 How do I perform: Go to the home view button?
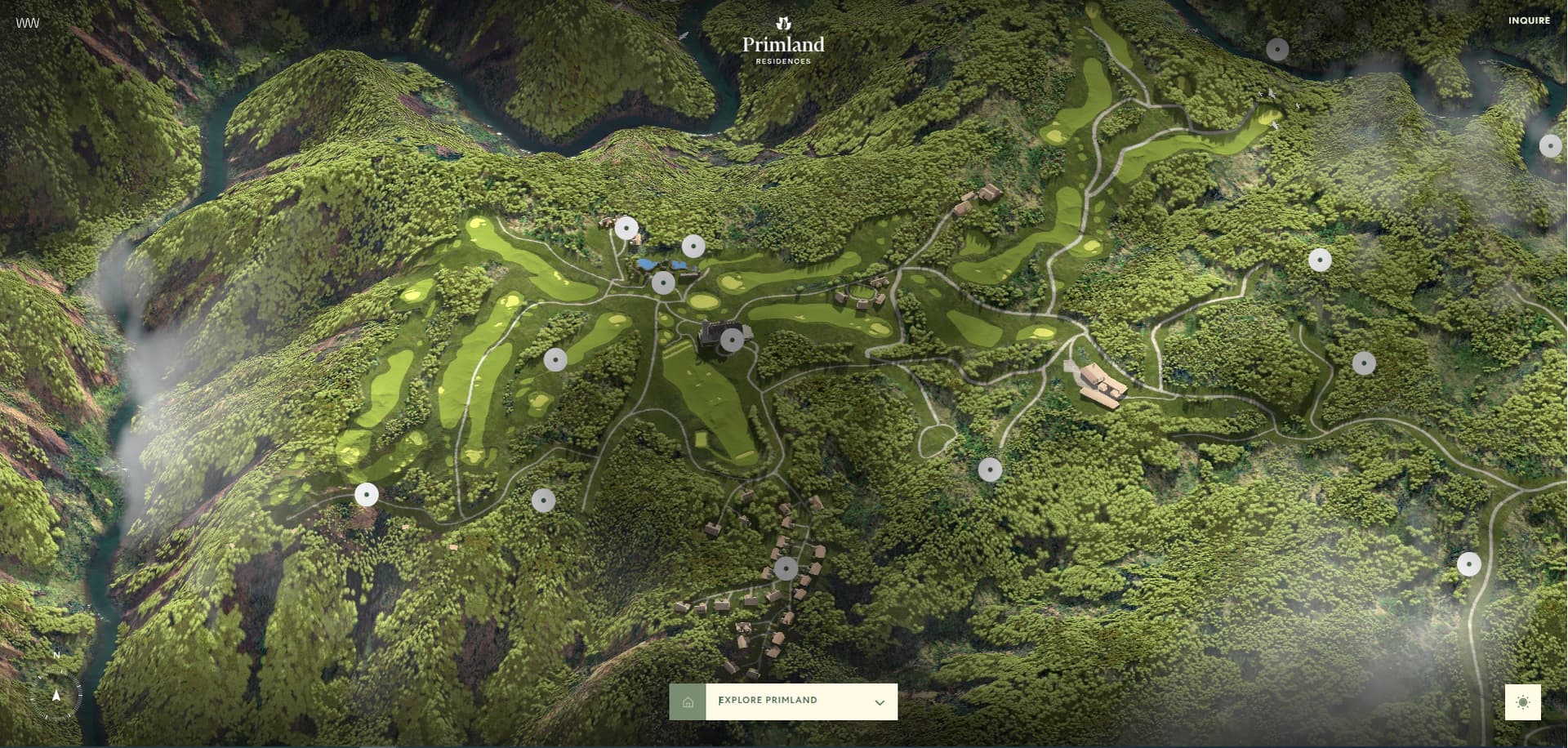688,702
